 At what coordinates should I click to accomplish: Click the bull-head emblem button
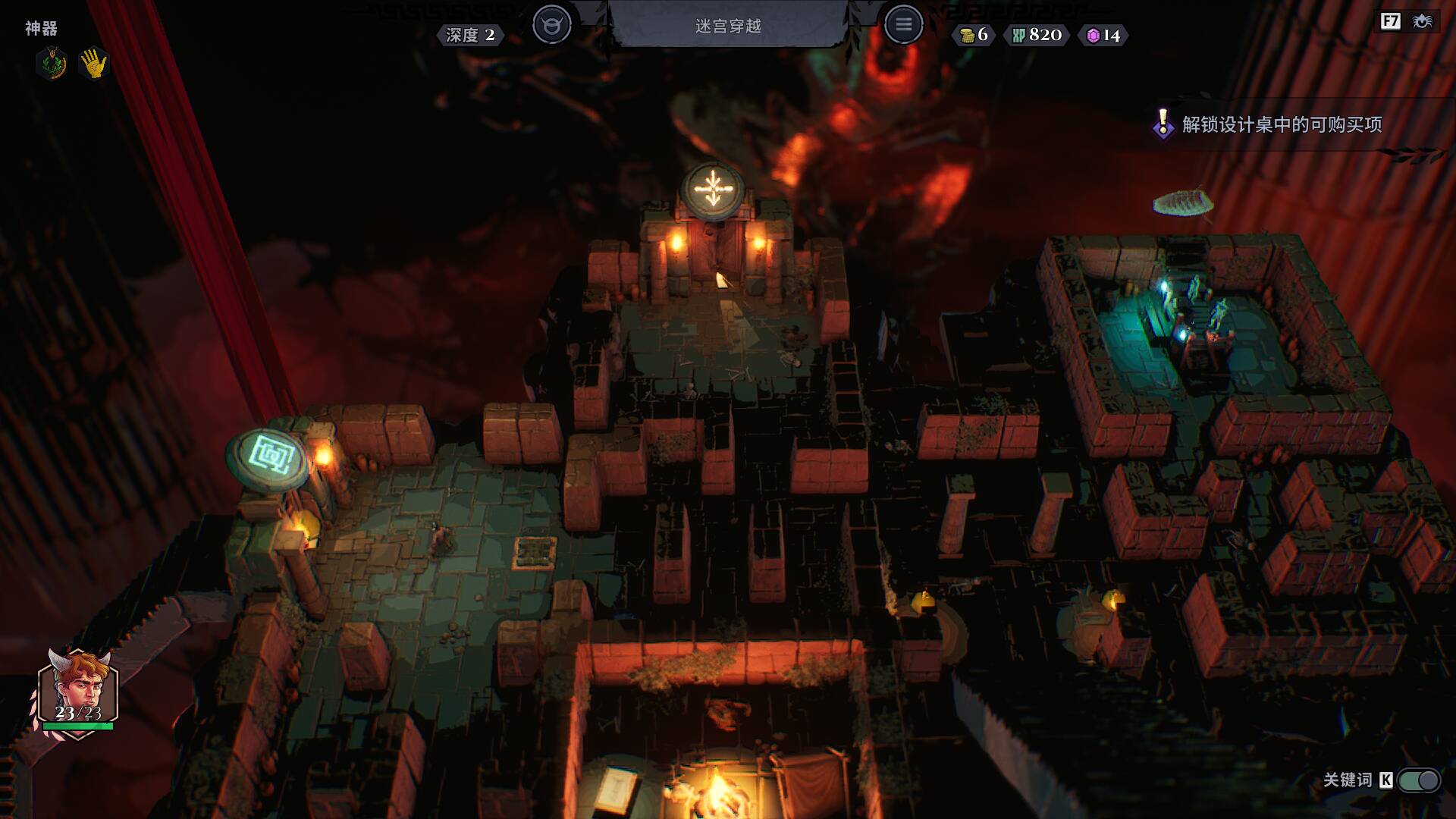tap(551, 25)
